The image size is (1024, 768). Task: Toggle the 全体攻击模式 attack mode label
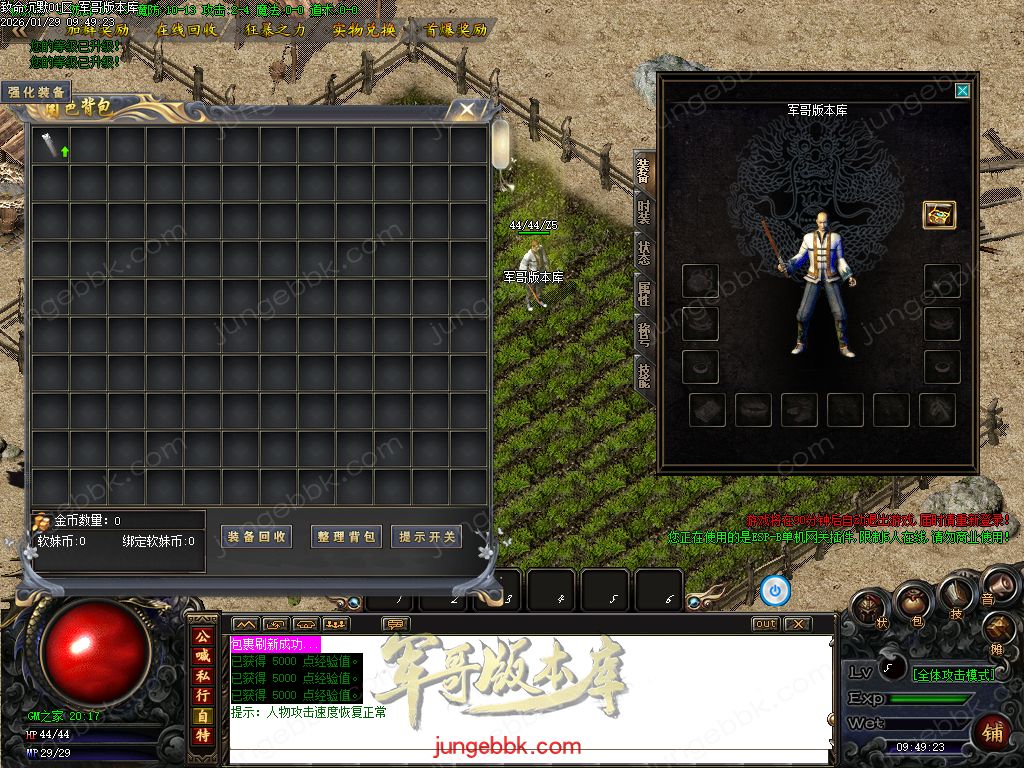[x=954, y=674]
